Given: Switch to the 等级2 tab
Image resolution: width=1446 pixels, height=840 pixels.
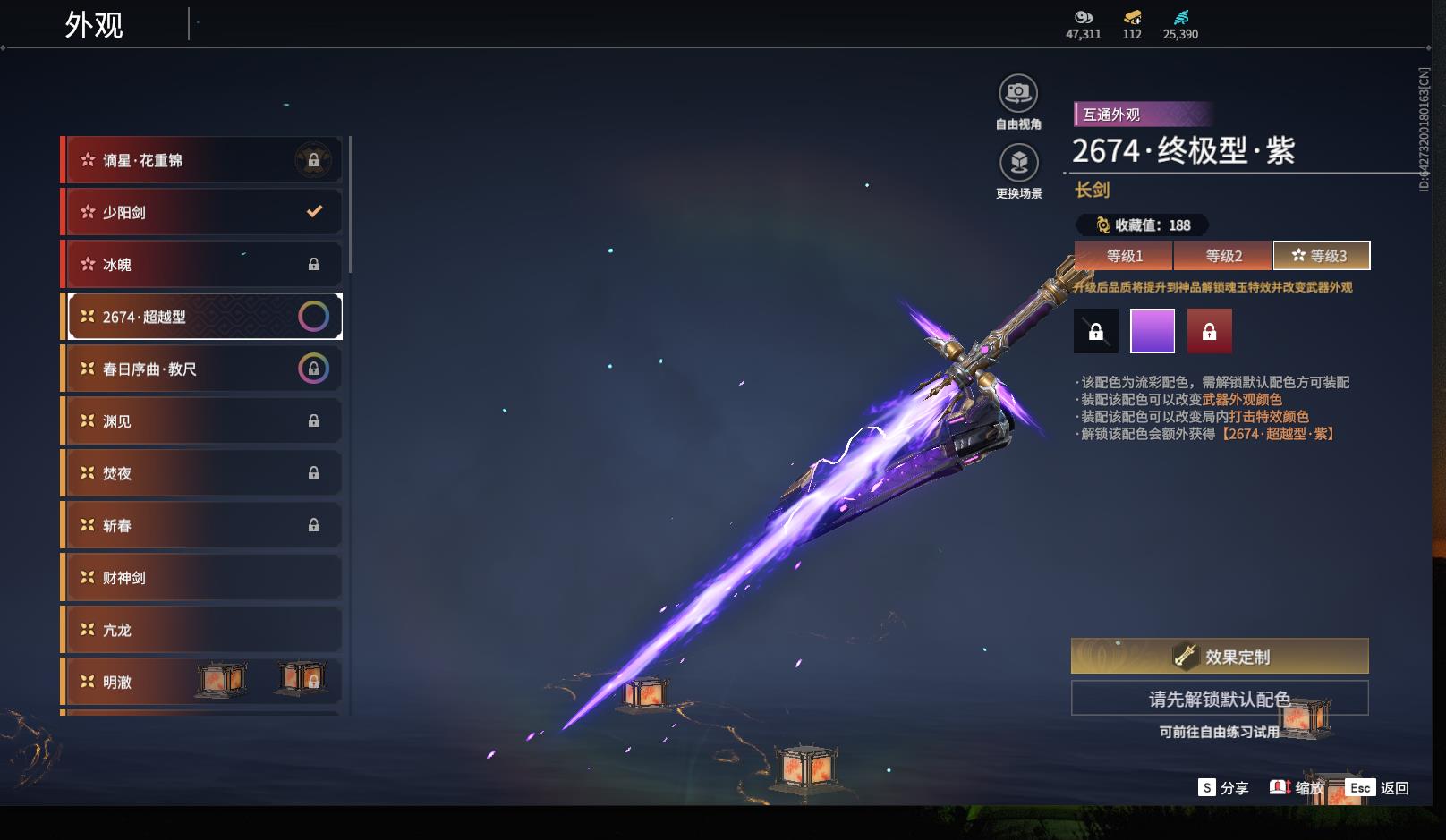Looking at the screenshot, I should pos(1223,256).
